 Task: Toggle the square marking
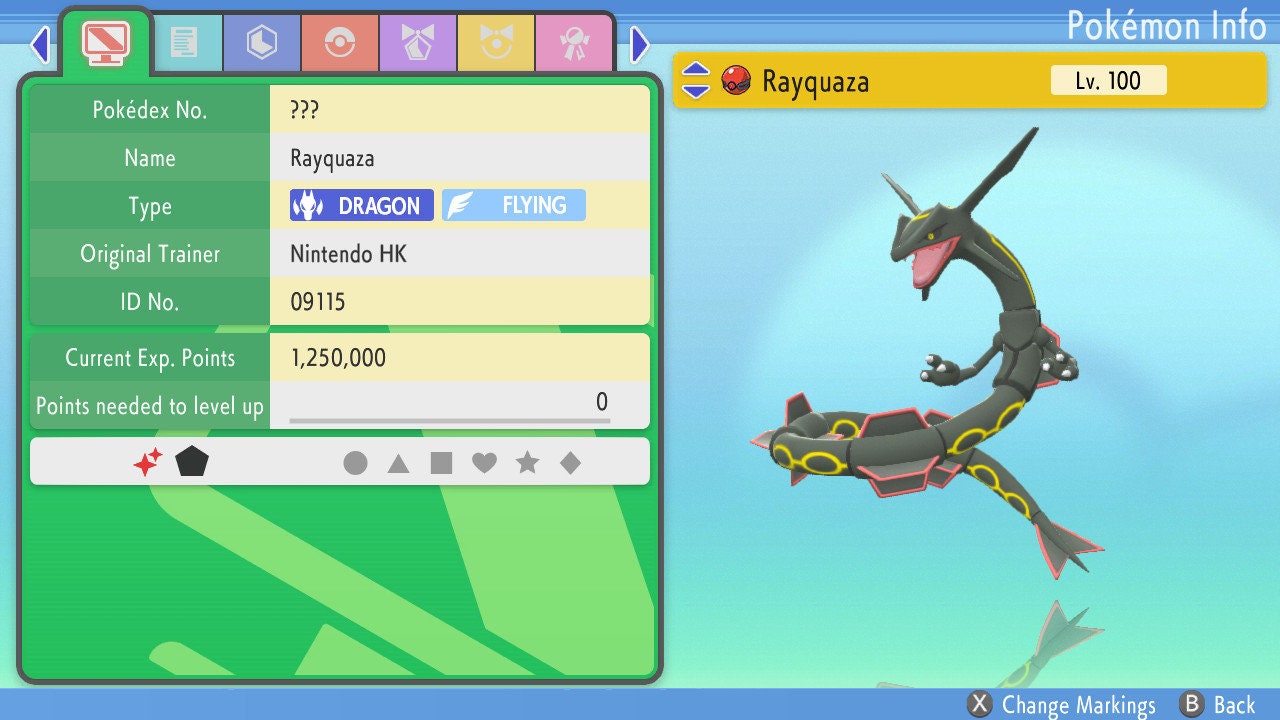441,463
